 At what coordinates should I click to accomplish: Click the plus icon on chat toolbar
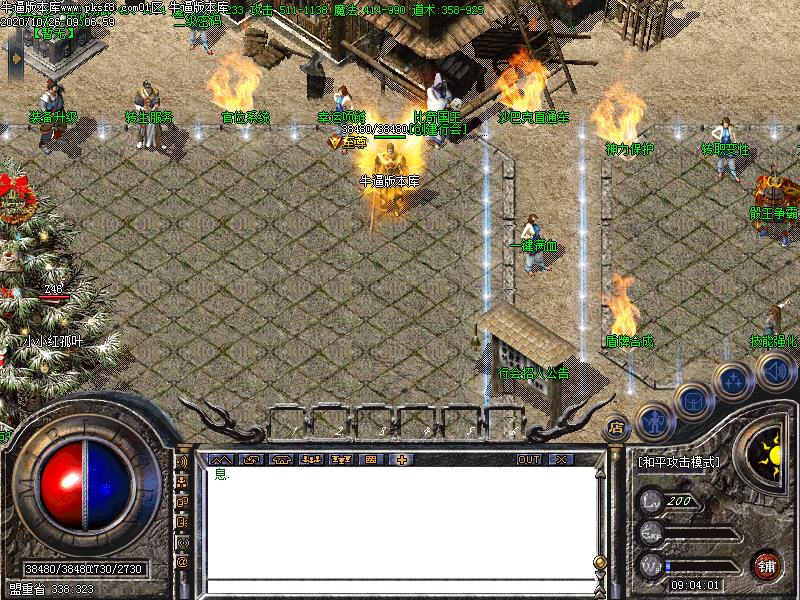point(402,459)
